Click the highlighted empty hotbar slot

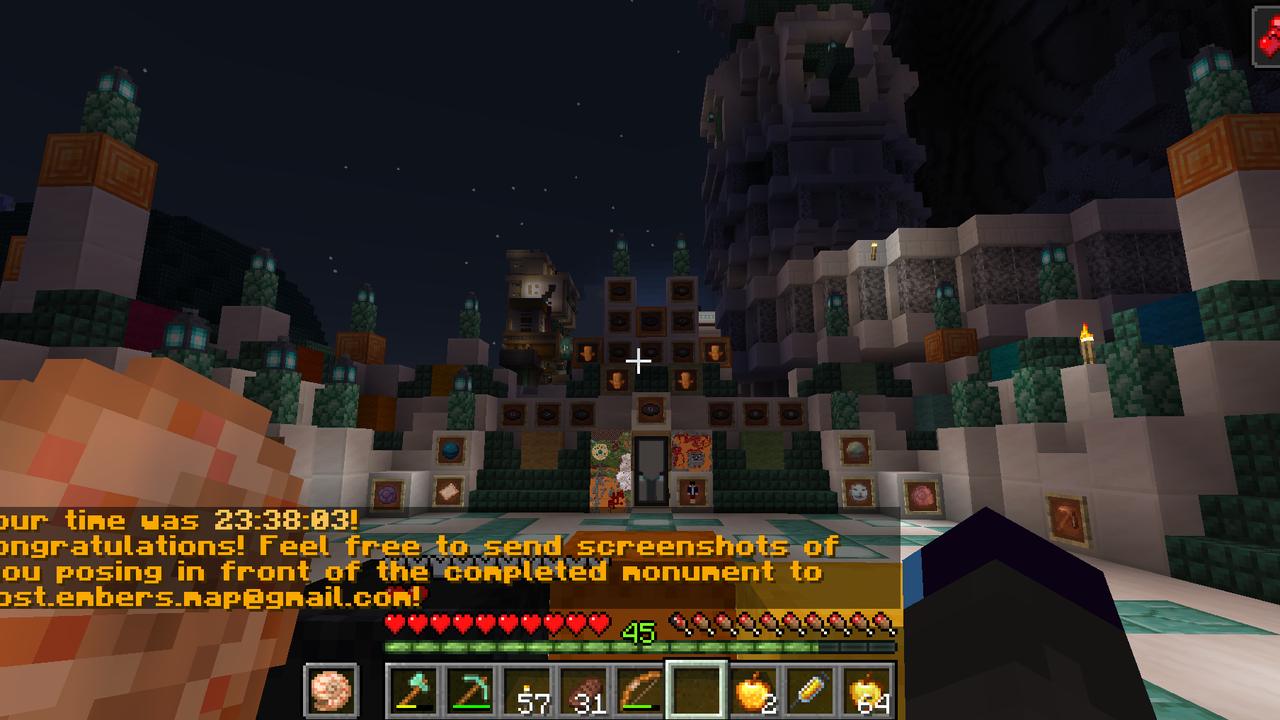697,689
